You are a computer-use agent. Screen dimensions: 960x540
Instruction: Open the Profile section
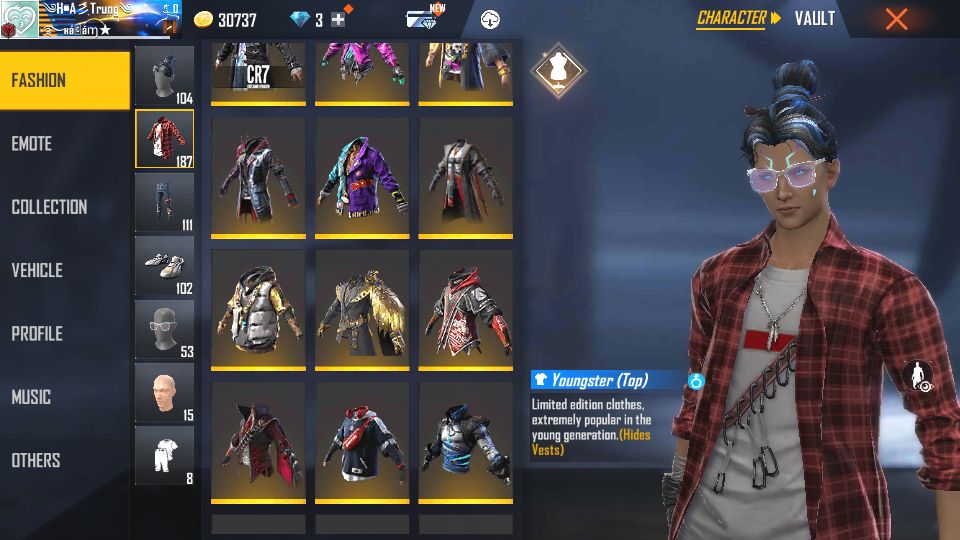pos(64,334)
